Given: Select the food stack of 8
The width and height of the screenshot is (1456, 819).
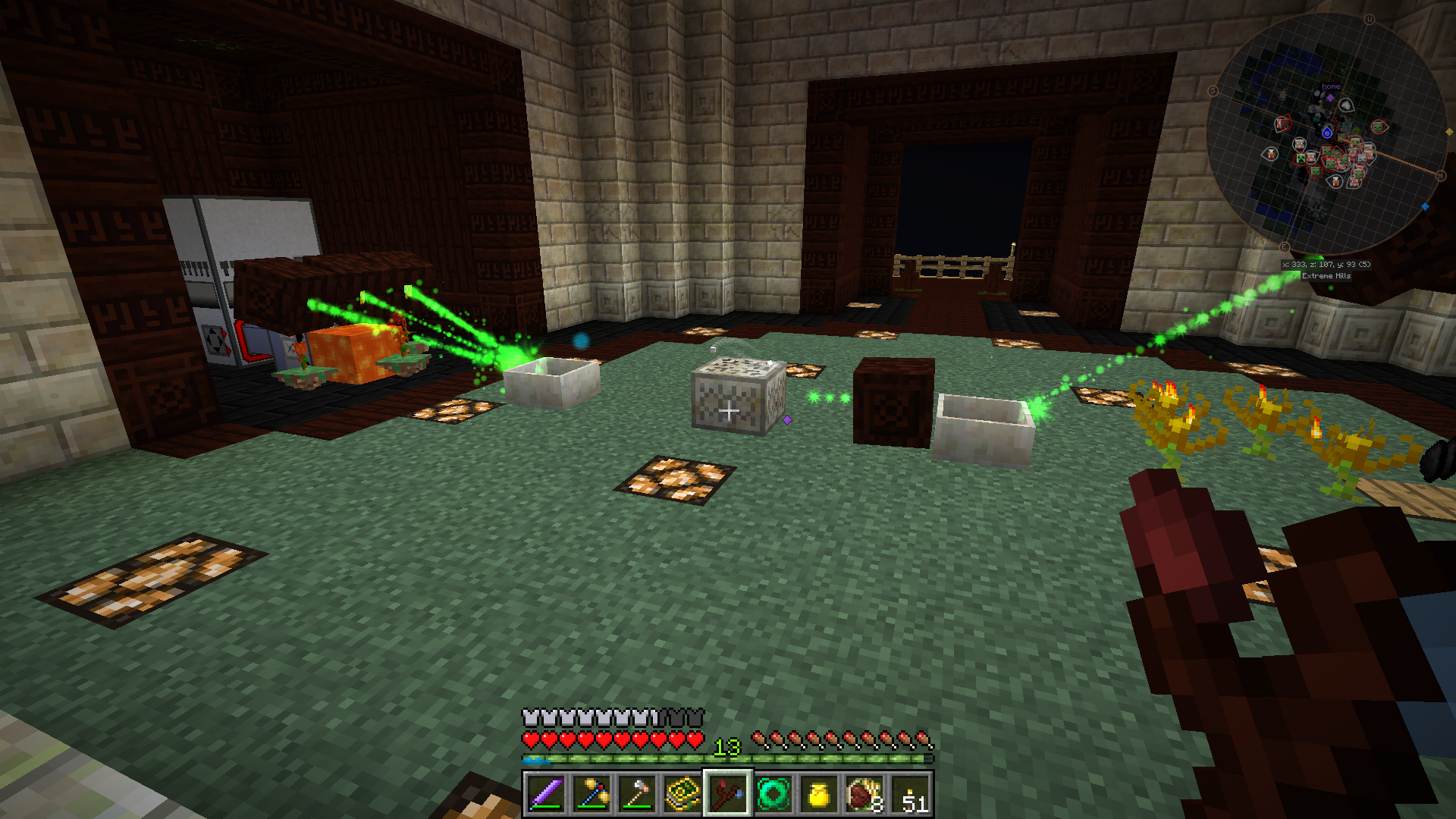Looking at the screenshot, I should (864, 794).
